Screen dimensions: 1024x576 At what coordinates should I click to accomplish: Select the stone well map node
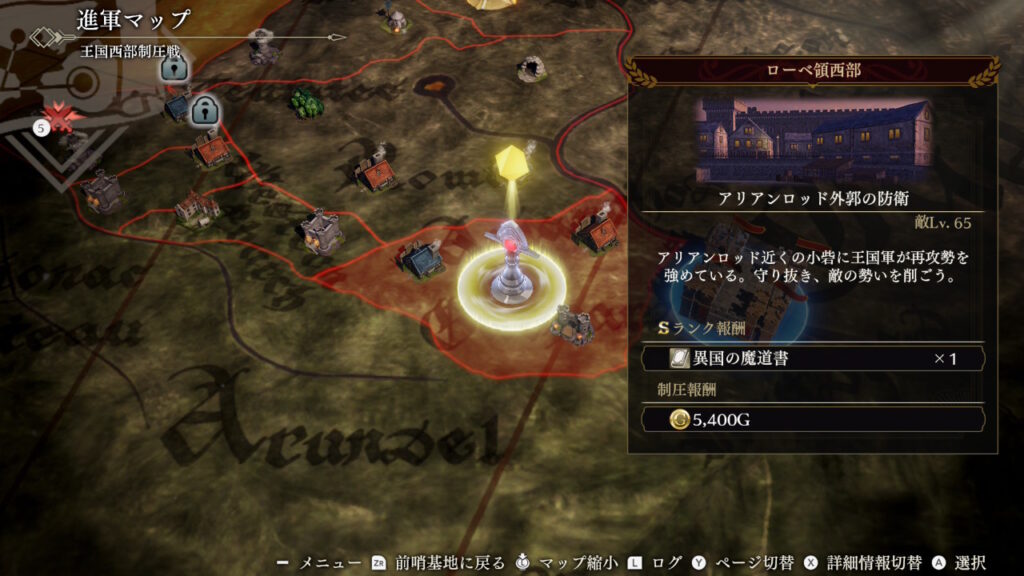(532, 69)
